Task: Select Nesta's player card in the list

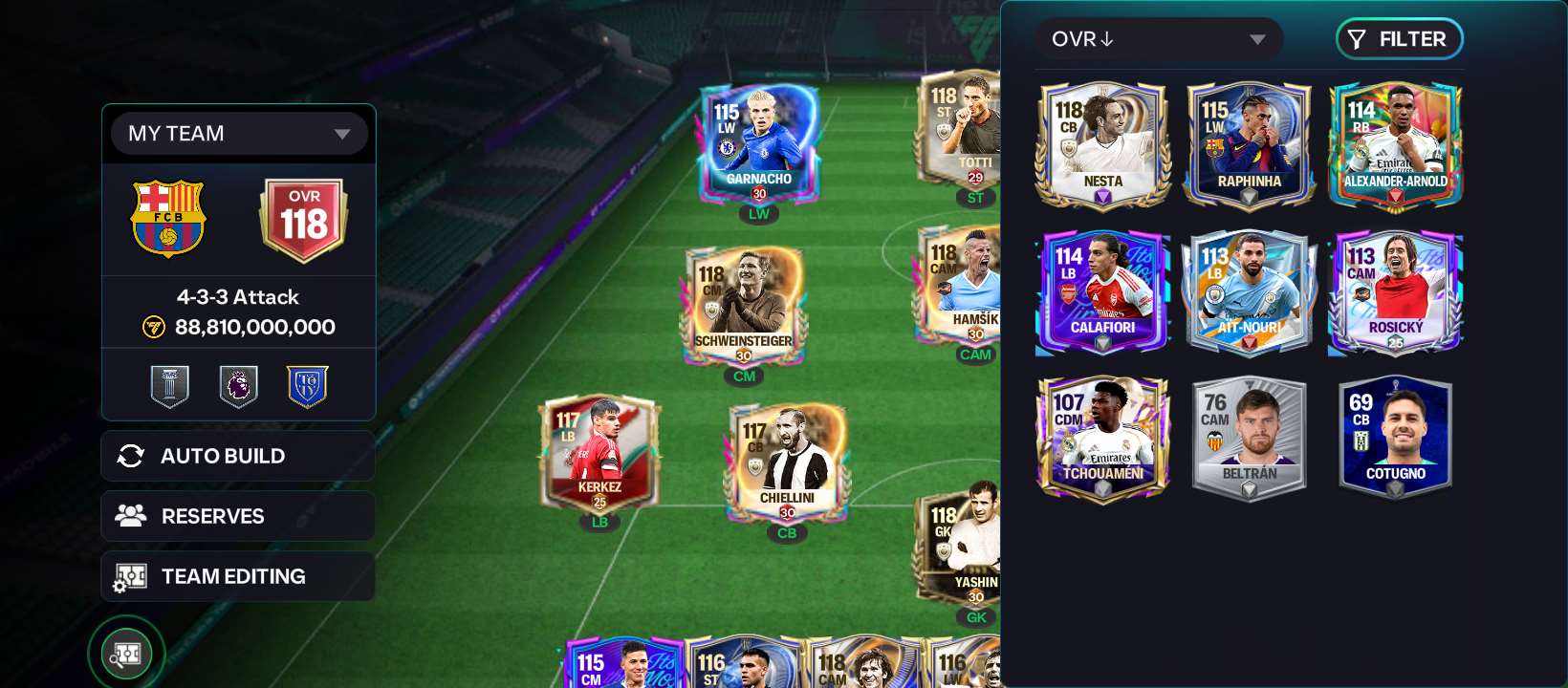Action: 1103,145
